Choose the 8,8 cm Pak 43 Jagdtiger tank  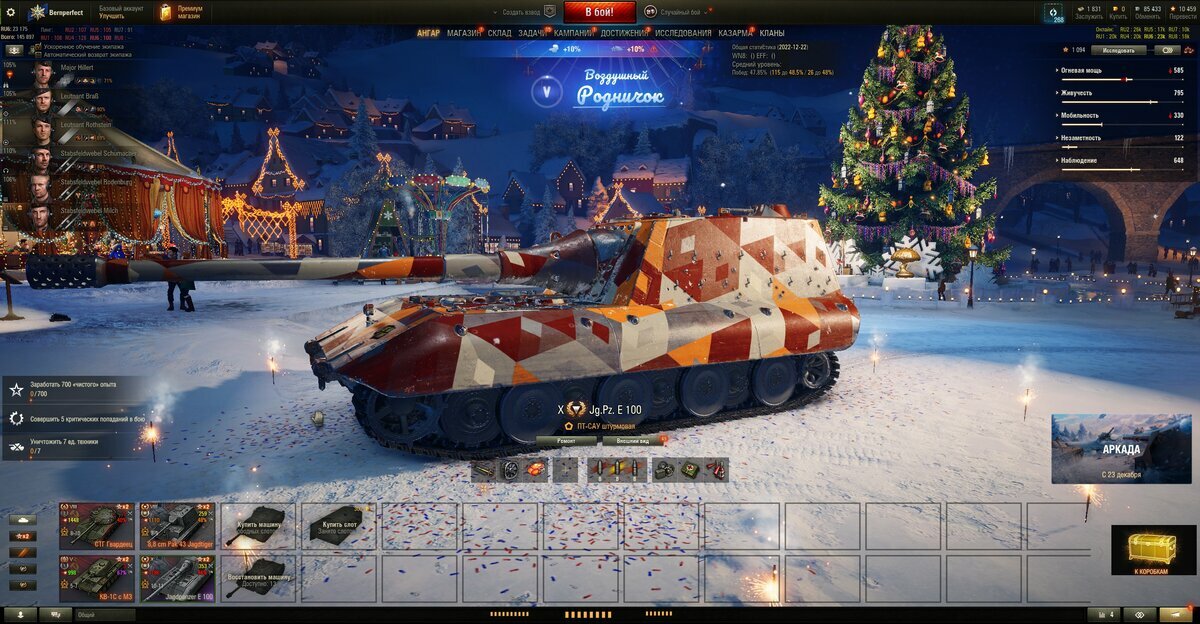pos(177,523)
